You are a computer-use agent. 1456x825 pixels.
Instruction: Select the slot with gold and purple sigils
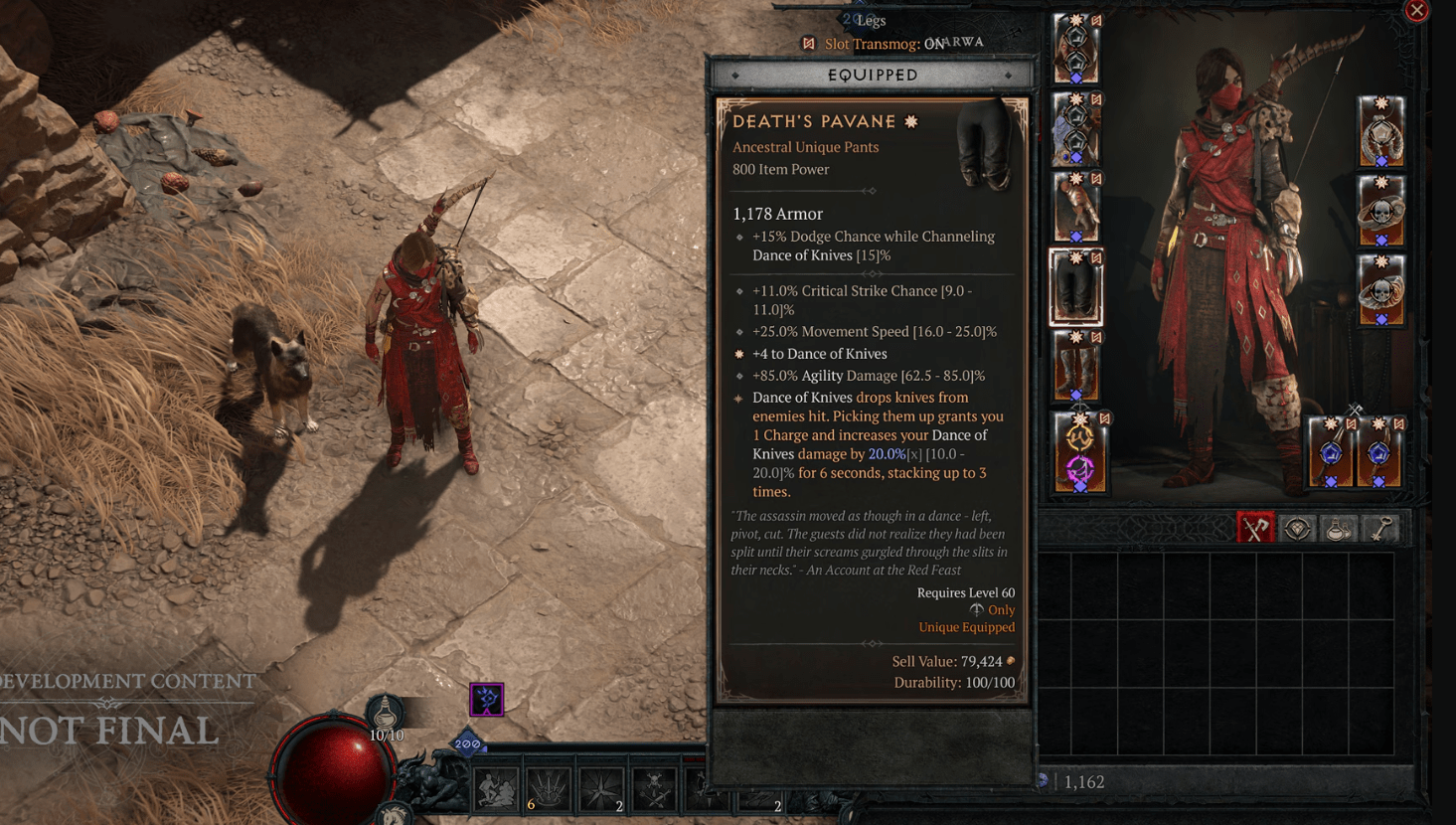[1079, 452]
